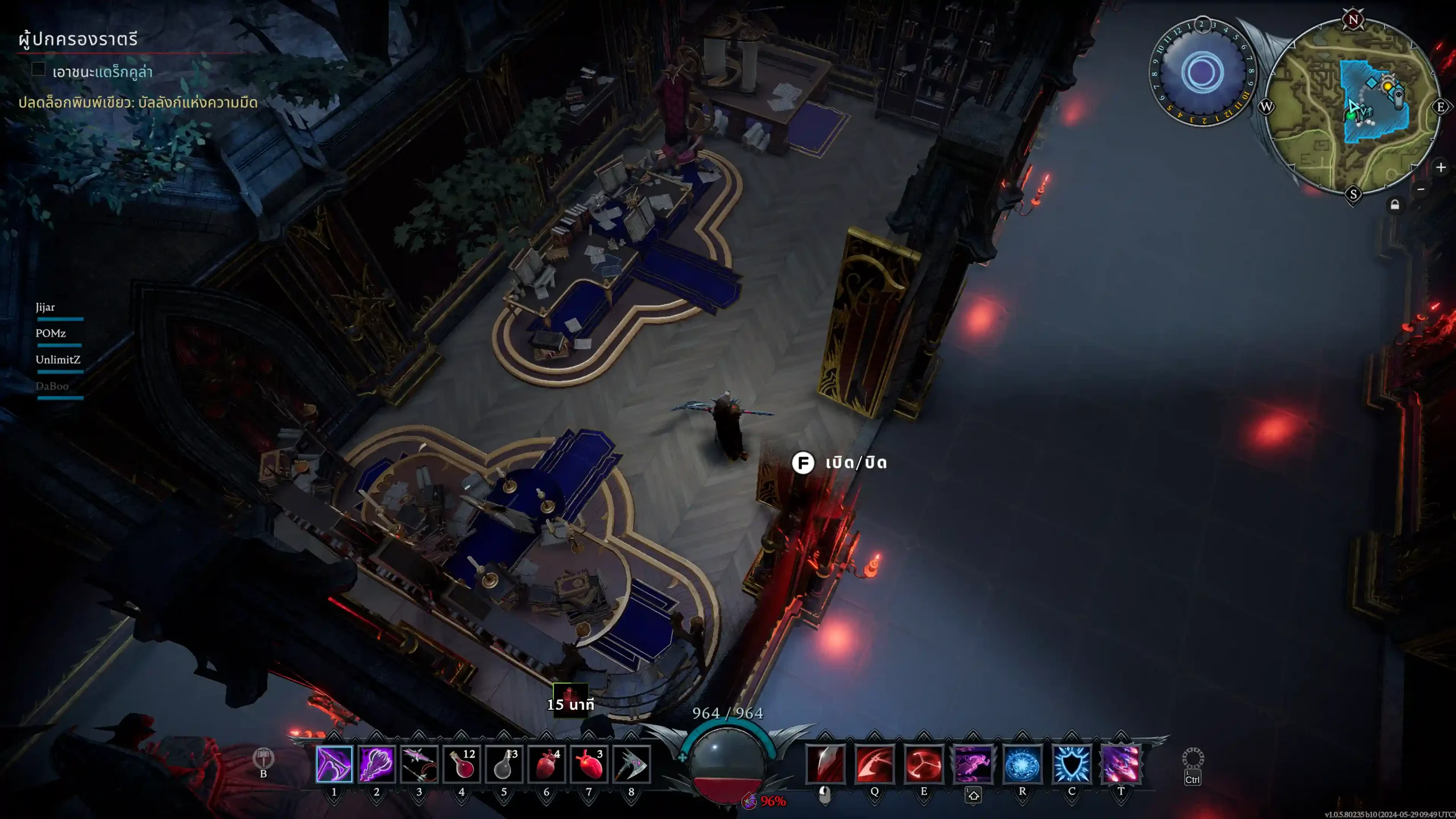Image resolution: width=1456 pixels, height=819 pixels.
Task: Toggle the minimap rotation lock
Action: point(1395,205)
